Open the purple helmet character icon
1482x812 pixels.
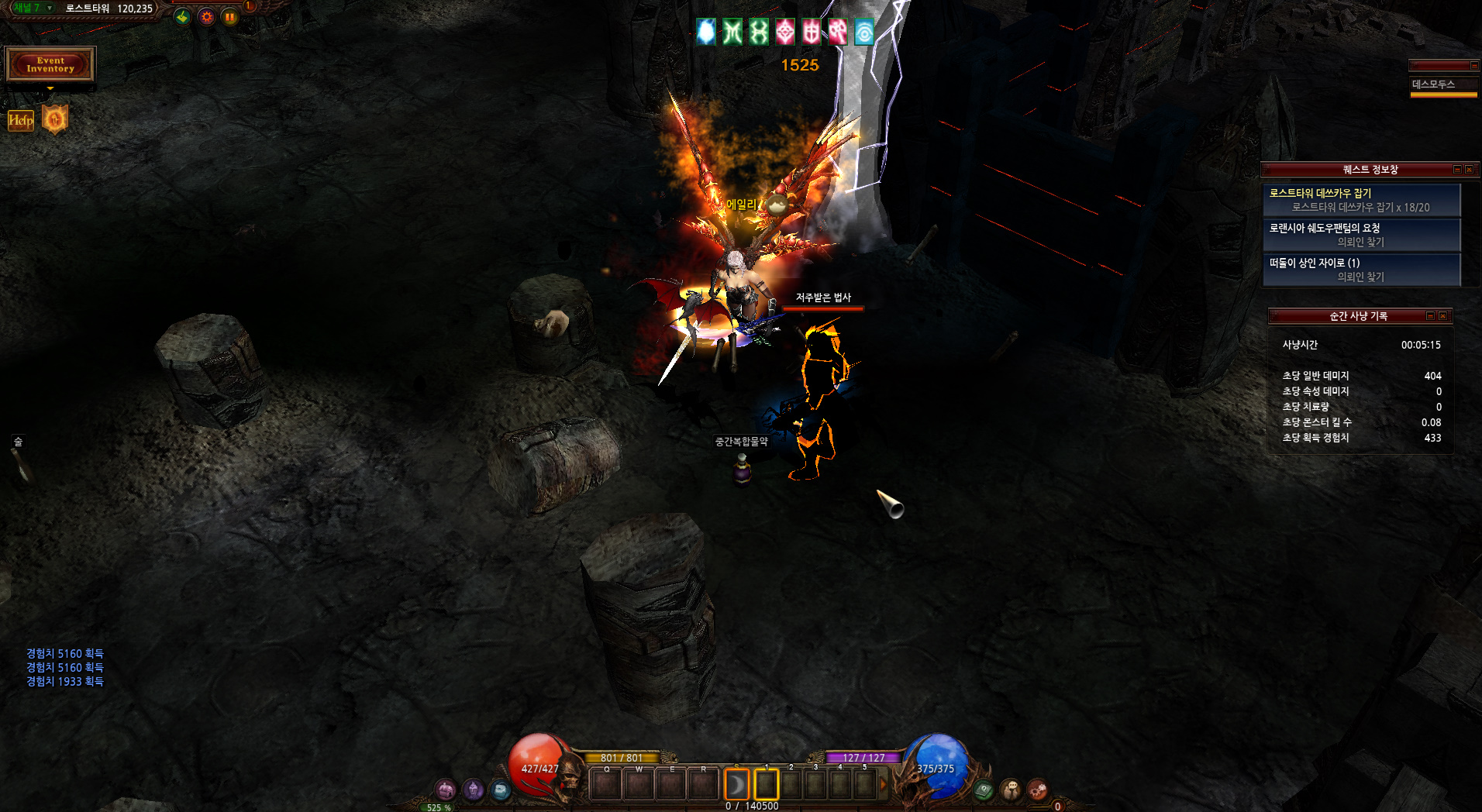point(473,790)
